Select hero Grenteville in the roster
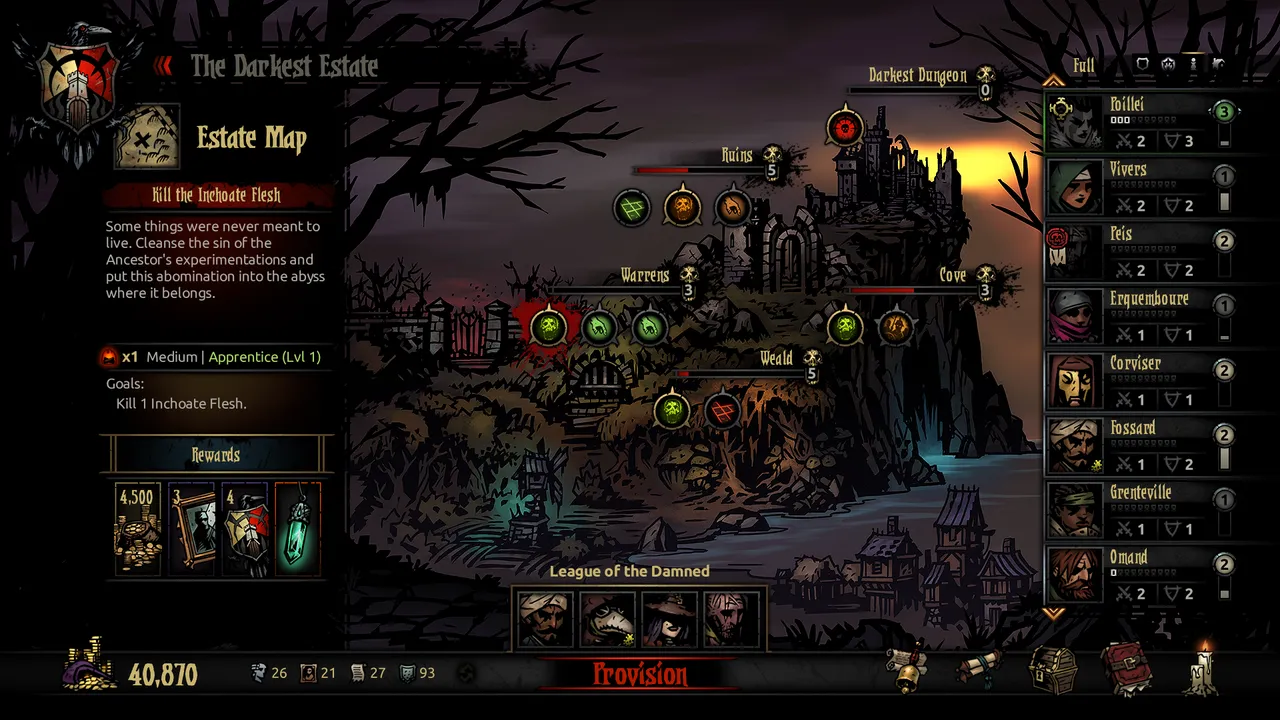This screenshot has height=720, width=1280. click(1135, 511)
